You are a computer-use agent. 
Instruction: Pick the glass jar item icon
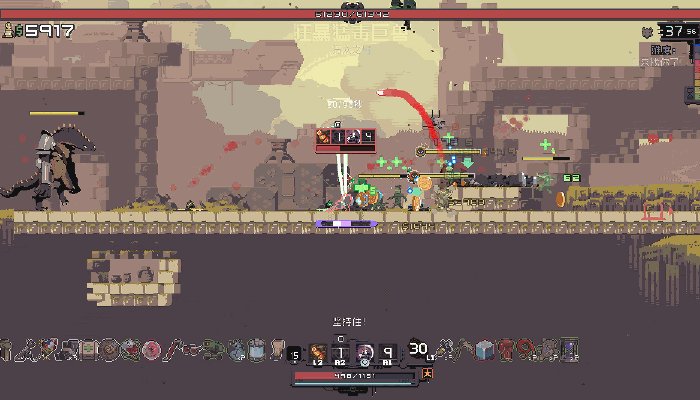point(255,349)
